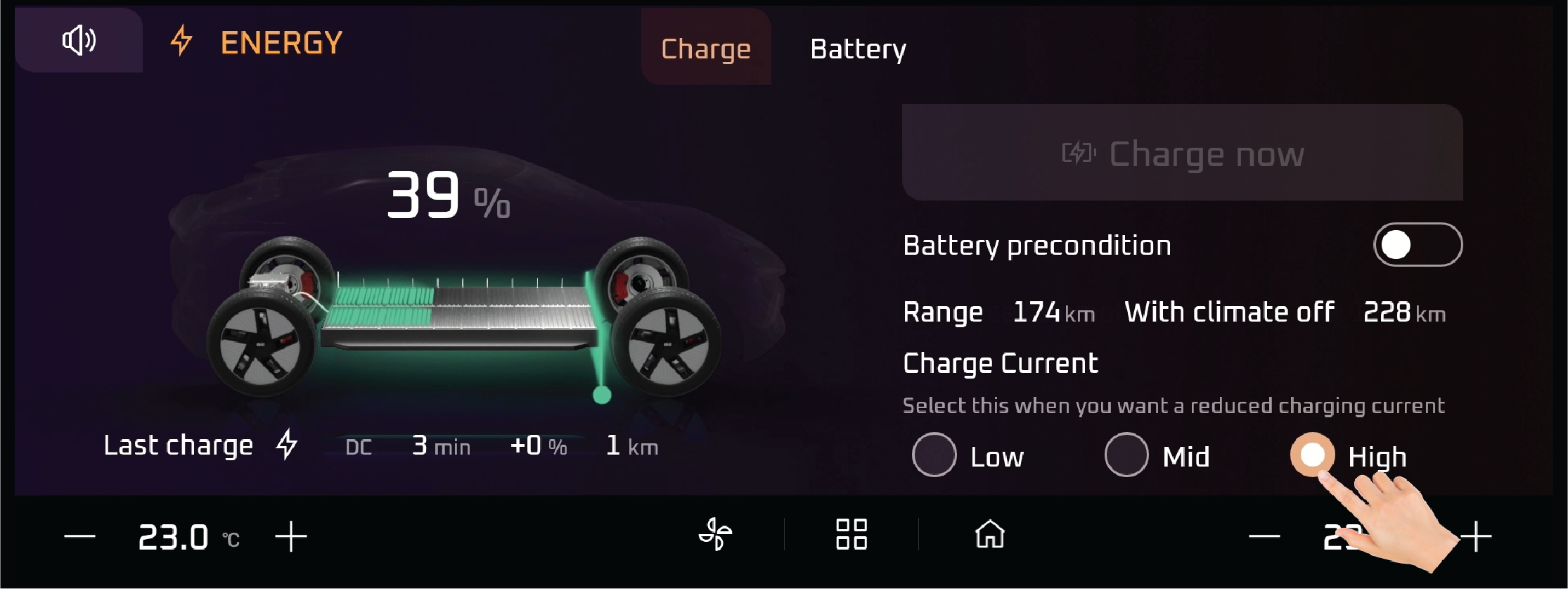
Task: Decrease left temperature with minus button
Action: [x=79, y=537]
